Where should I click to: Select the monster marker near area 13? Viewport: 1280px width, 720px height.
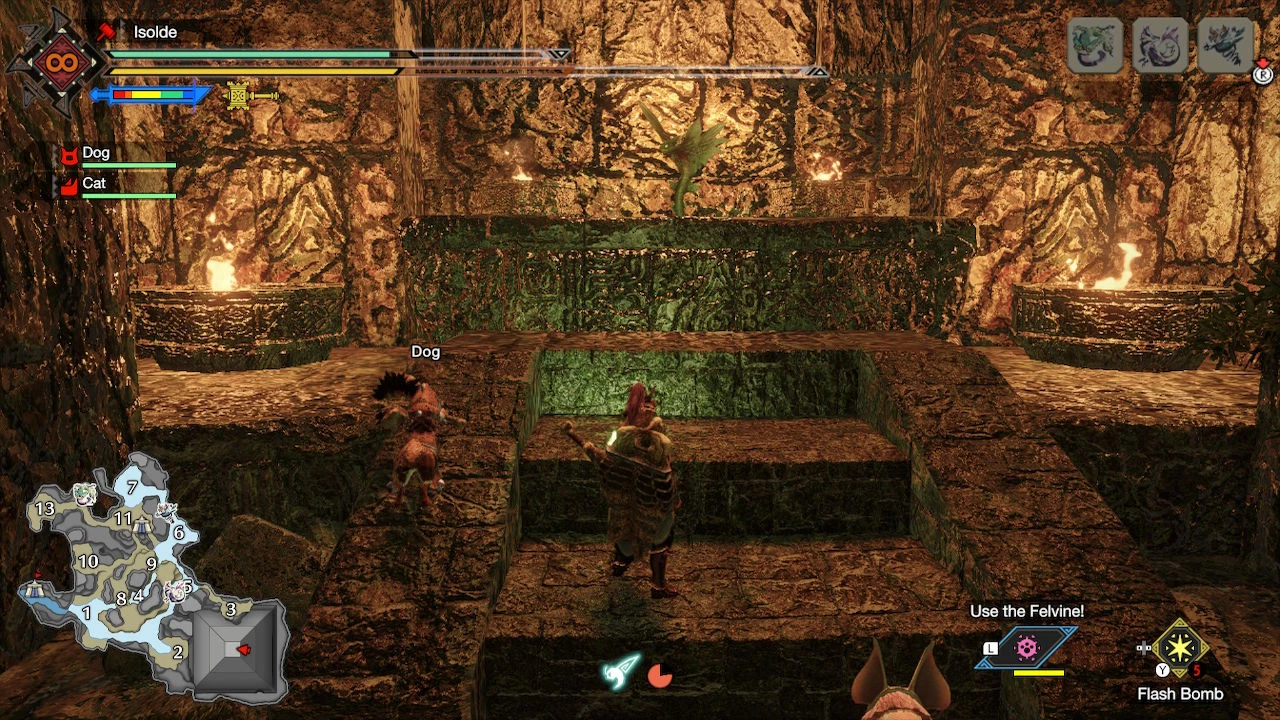(x=83, y=493)
